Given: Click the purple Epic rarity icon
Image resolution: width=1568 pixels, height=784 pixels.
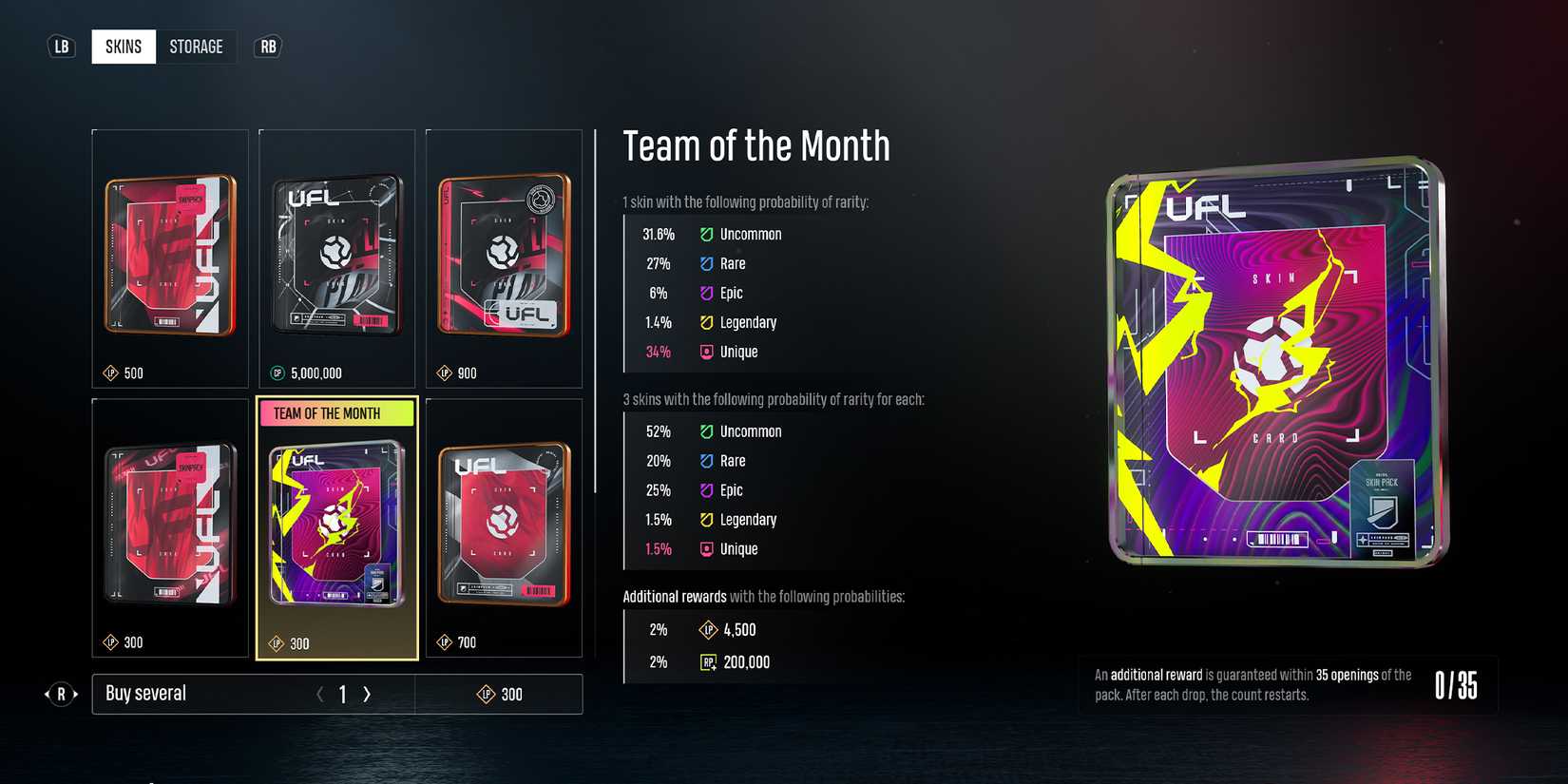Looking at the screenshot, I should [x=706, y=293].
